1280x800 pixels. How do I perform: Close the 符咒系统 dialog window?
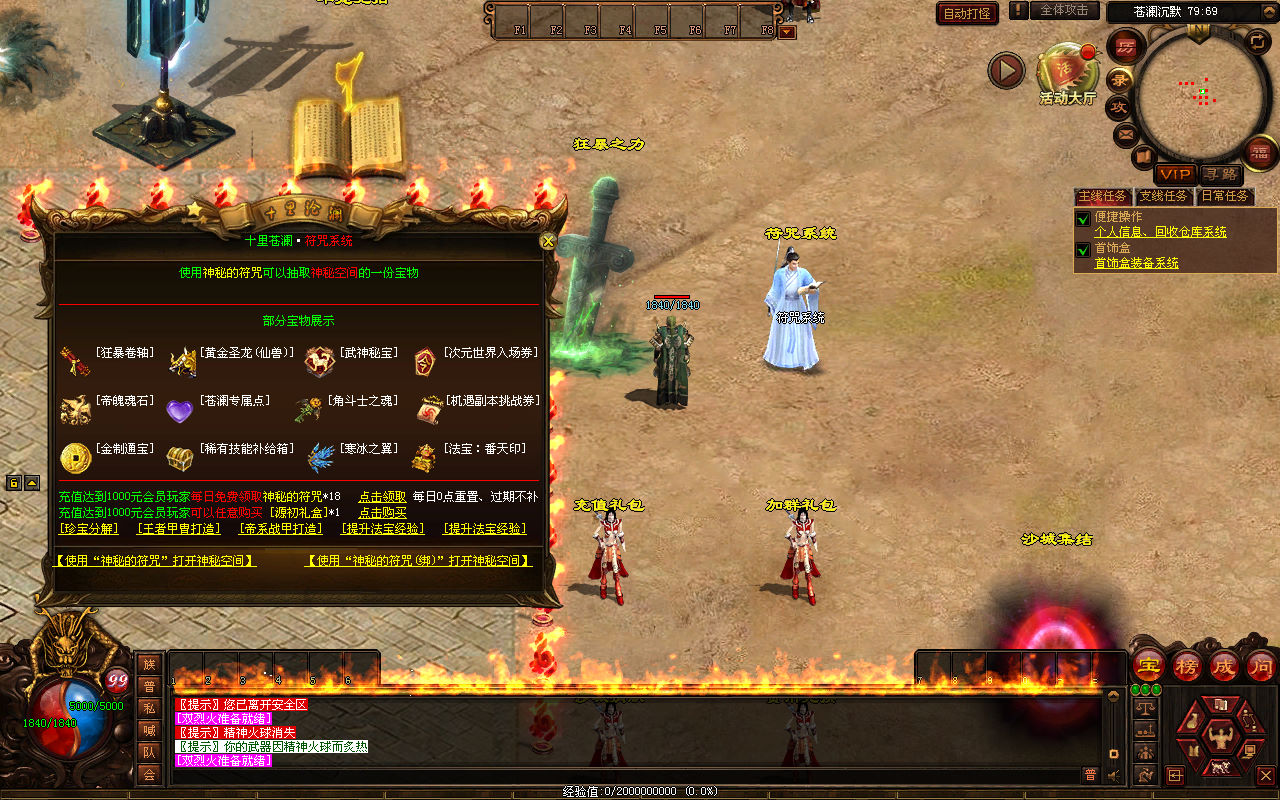coord(547,241)
